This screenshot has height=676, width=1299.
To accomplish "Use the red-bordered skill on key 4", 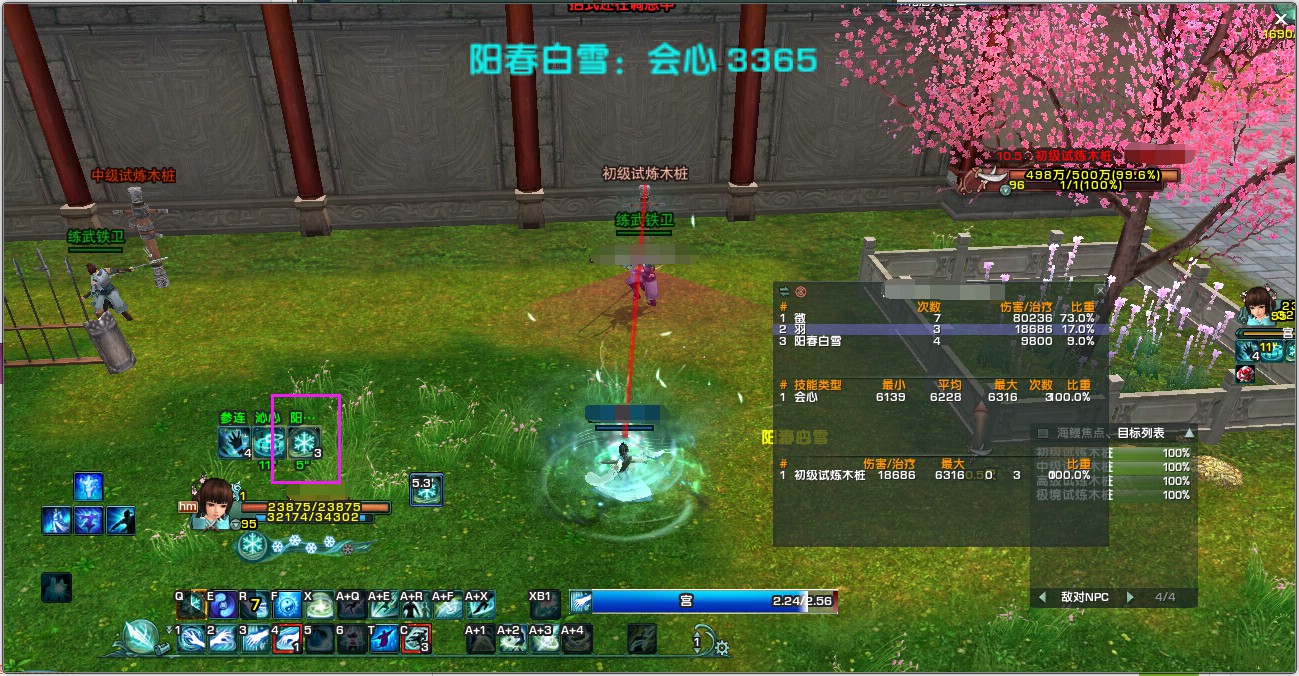I will click(x=287, y=638).
